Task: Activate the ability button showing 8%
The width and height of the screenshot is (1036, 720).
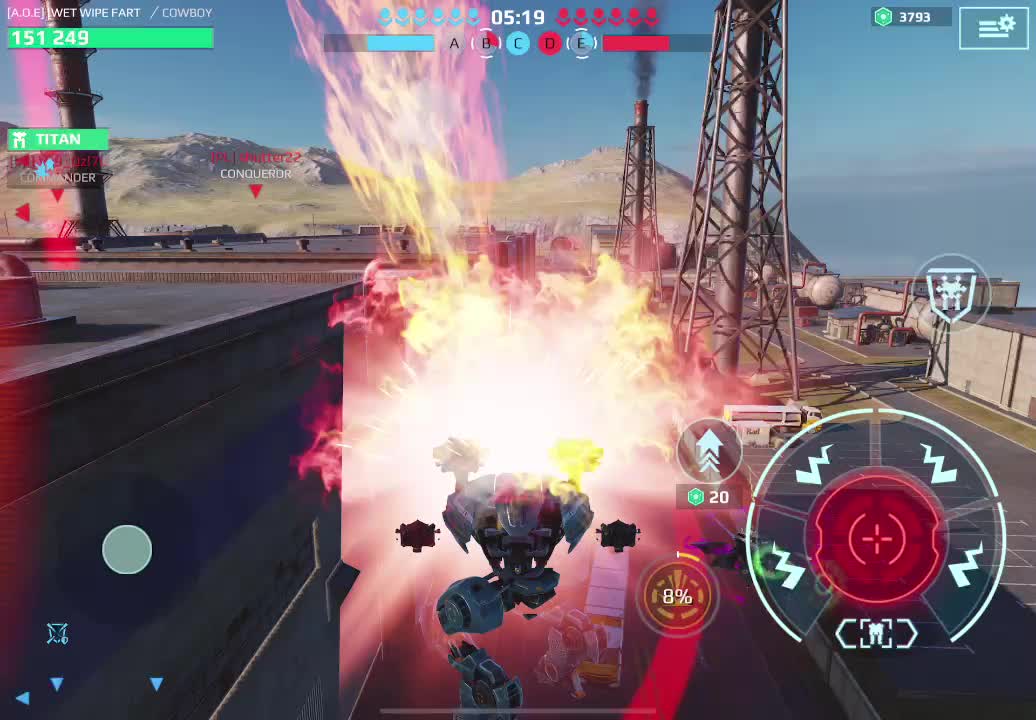Action: (677, 596)
